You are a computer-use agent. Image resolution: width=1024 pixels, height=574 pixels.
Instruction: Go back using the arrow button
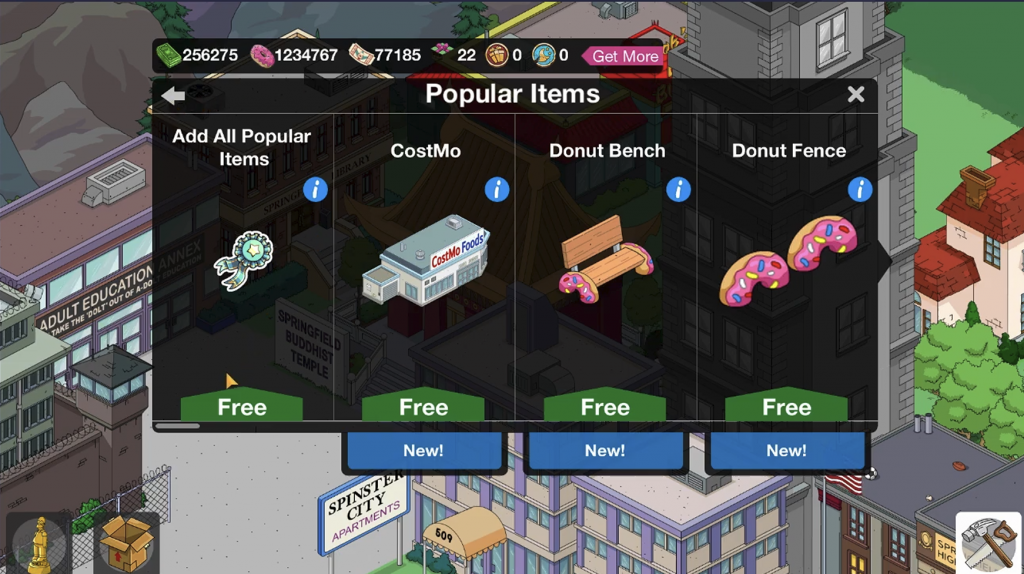[x=173, y=95]
